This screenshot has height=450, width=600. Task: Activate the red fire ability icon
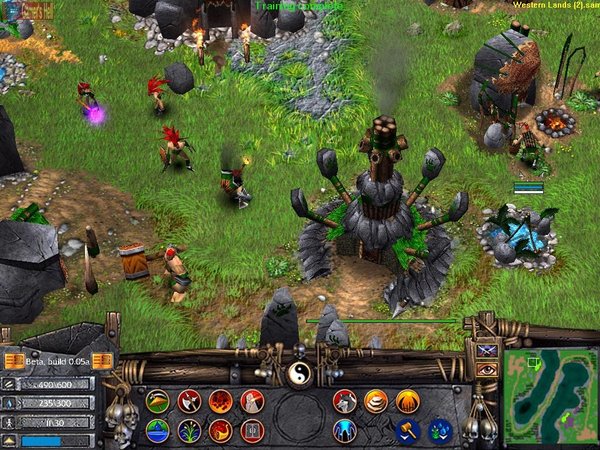(220, 401)
